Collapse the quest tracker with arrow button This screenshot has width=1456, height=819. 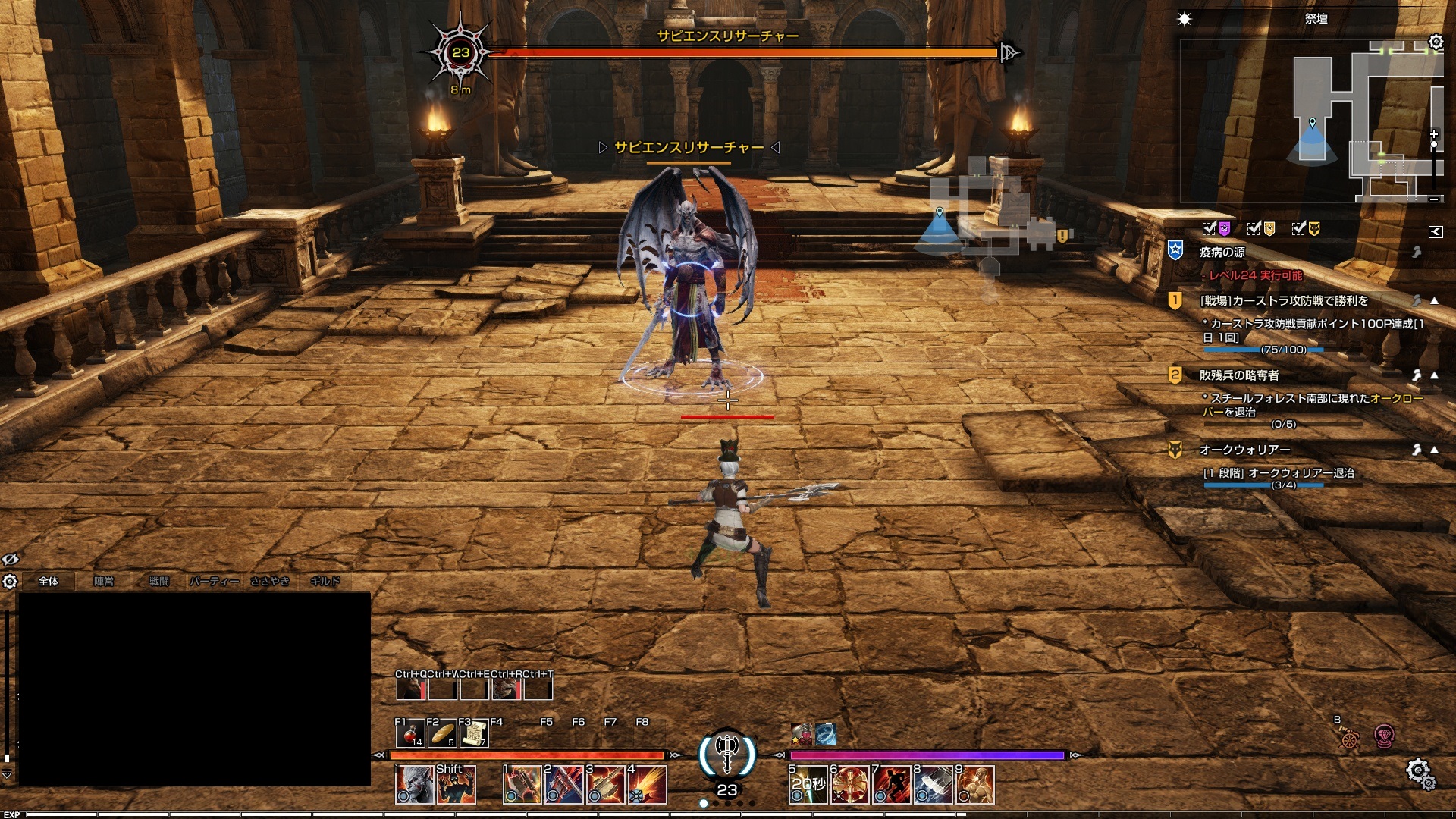[x=1436, y=232]
